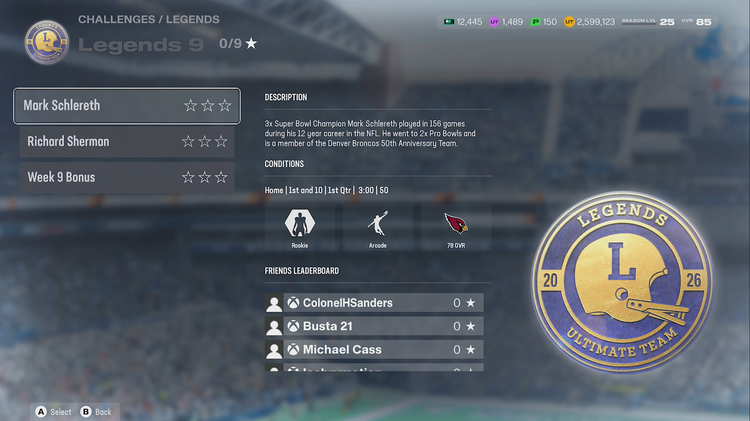750x421 pixels.
Task: Open the Week 9 Bonus challenge
Action: [126, 177]
